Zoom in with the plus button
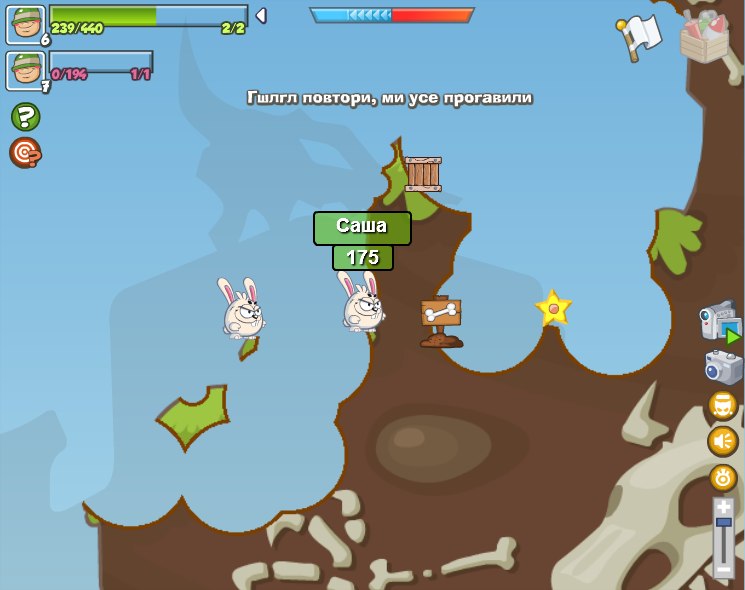This screenshot has width=745, height=590. coord(723,507)
